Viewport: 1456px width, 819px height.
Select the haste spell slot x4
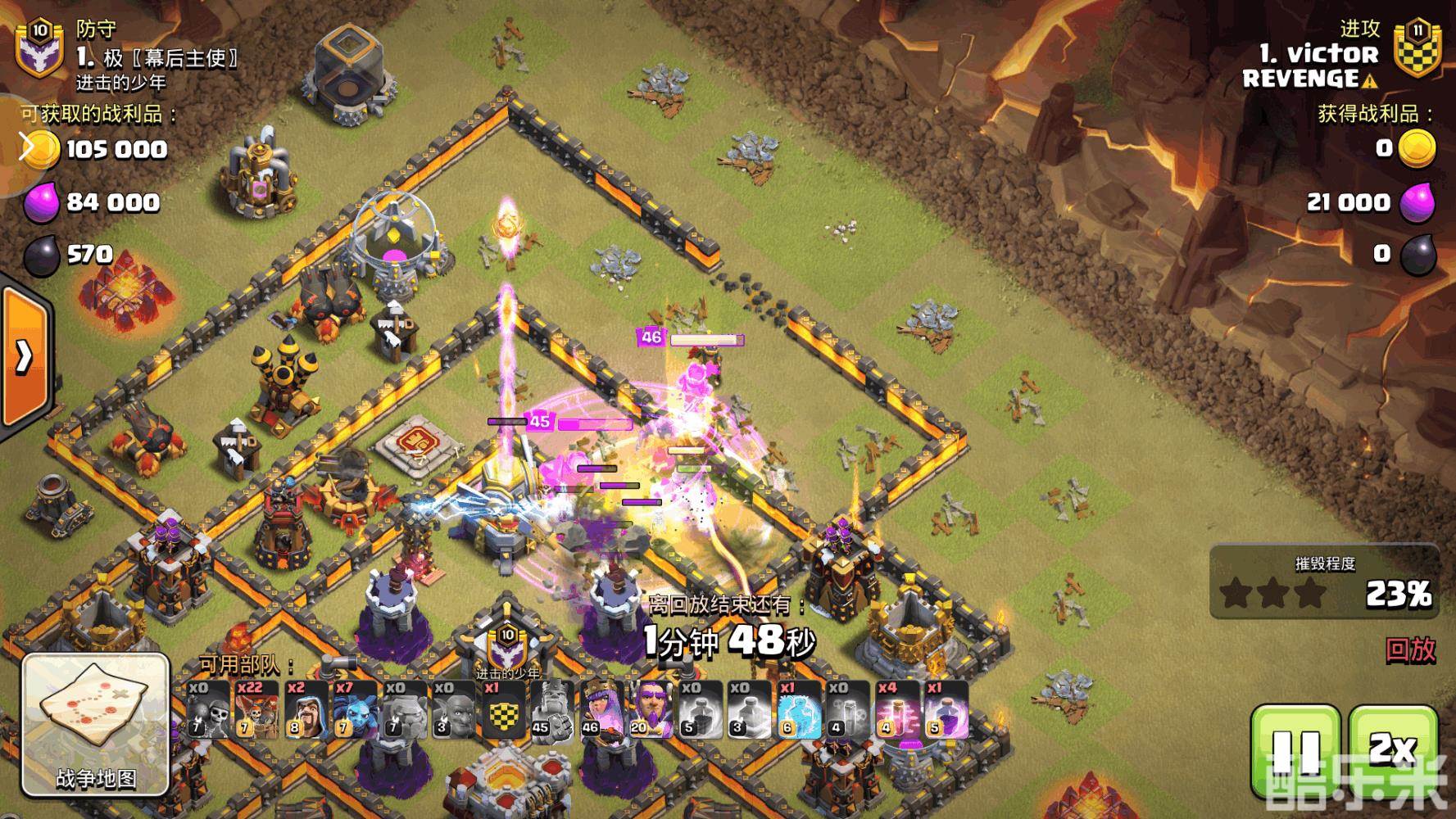click(x=895, y=709)
